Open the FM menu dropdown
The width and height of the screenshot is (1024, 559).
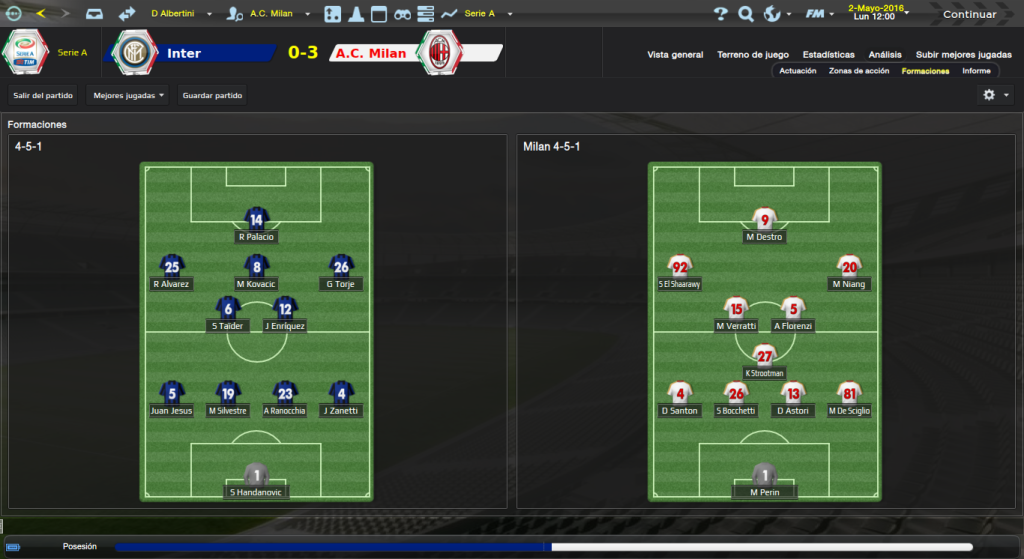(822, 14)
